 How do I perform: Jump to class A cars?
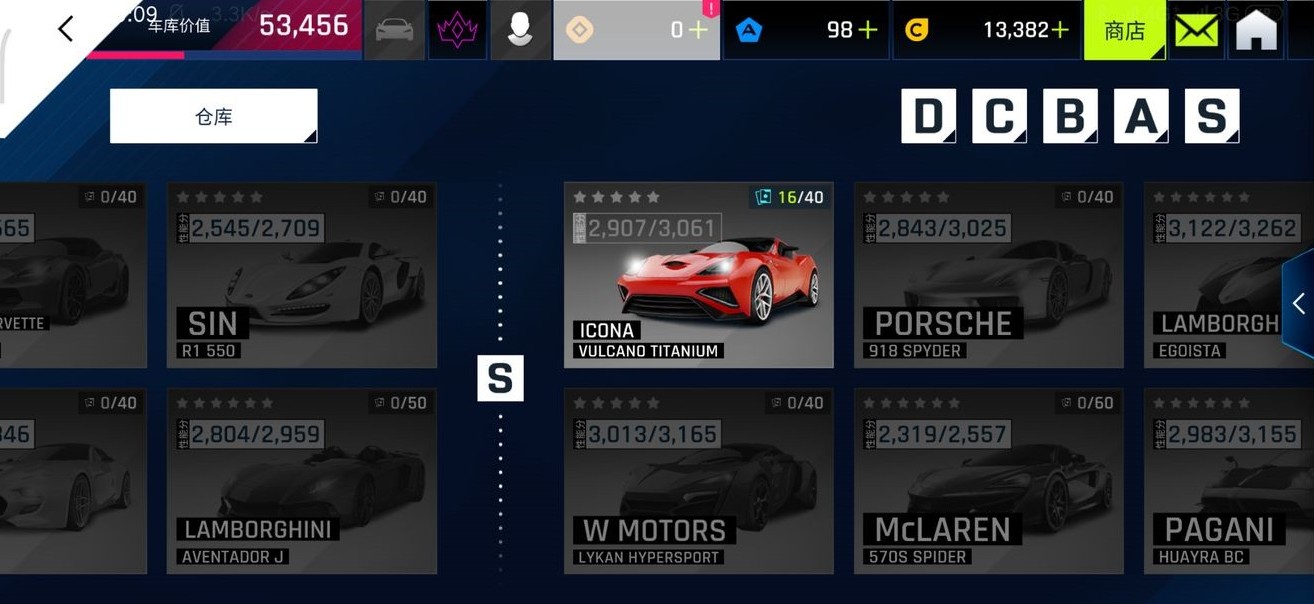click(1141, 116)
